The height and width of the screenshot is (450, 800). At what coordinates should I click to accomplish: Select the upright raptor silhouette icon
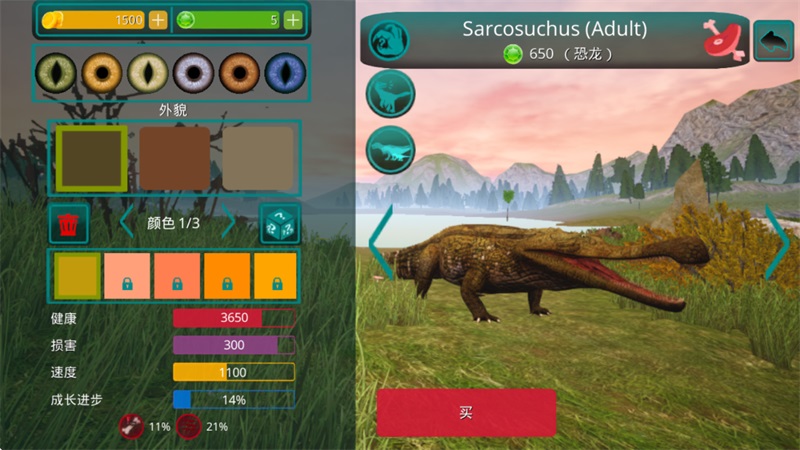point(390,94)
